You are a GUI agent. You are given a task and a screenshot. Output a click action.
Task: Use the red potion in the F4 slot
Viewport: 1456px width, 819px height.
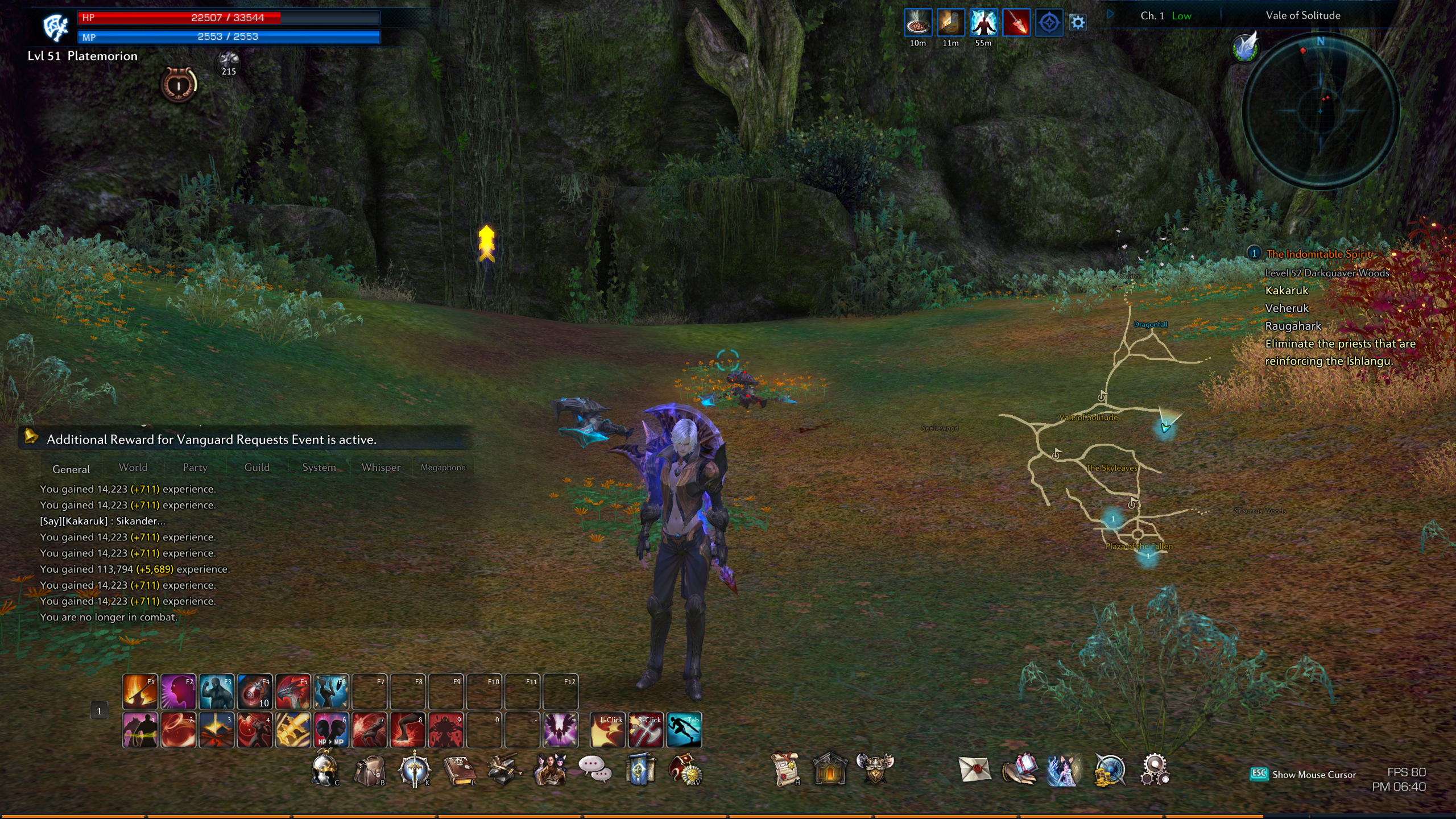pos(254,692)
